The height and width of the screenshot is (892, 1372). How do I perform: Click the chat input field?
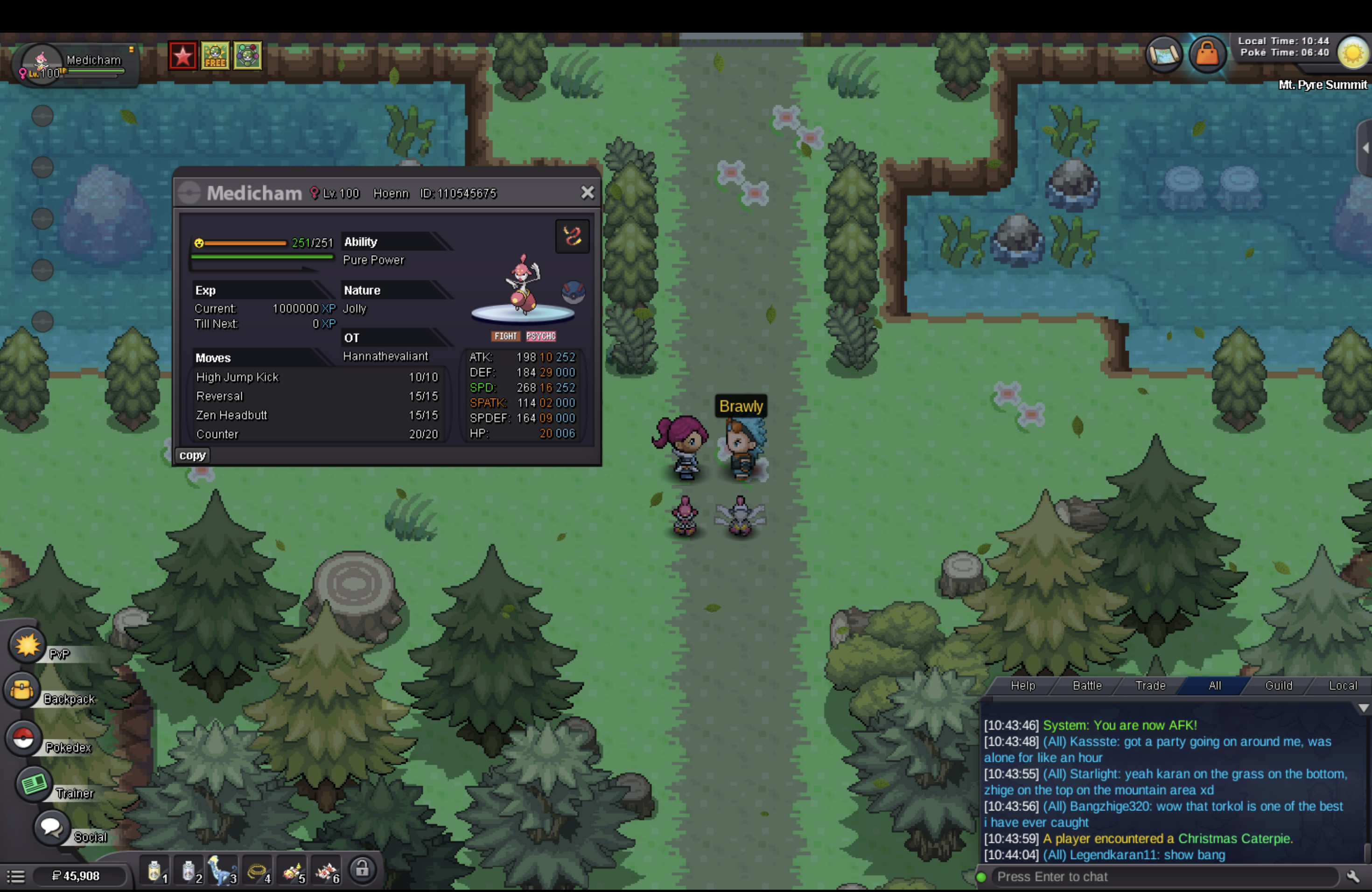click(1159, 877)
